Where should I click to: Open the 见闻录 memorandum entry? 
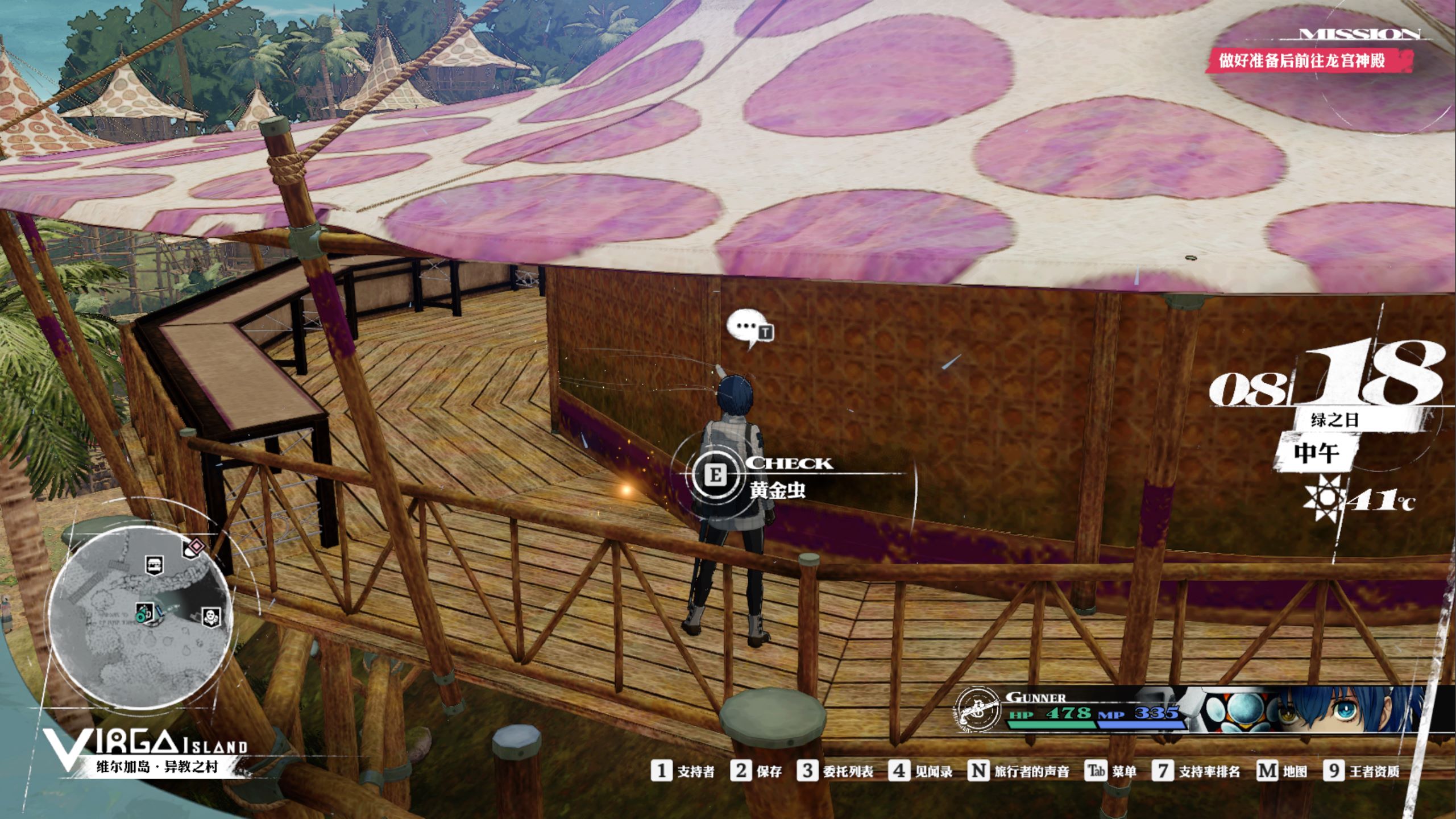[x=922, y=771]
